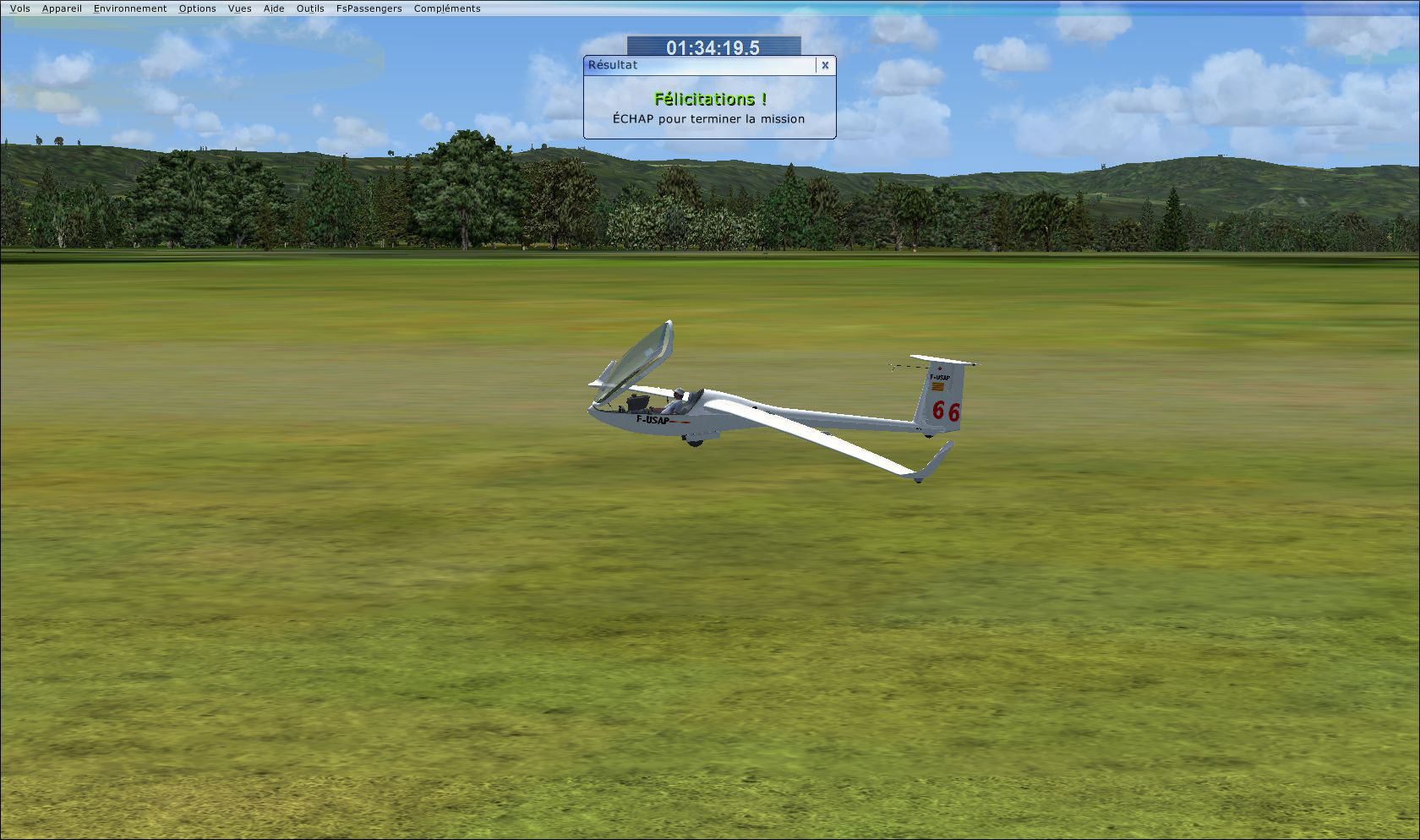Image resolution: width=1420 pixels, height=840 pixels.
Task: Open the Aide menu
Action: coord(272,8)
